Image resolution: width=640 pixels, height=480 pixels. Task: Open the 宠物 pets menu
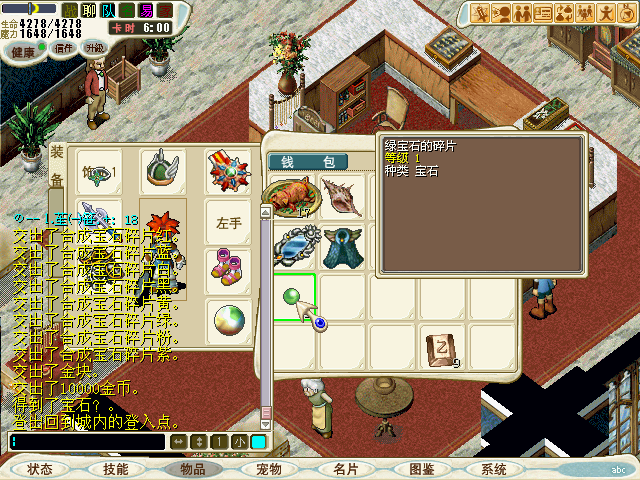click(268, 469)
